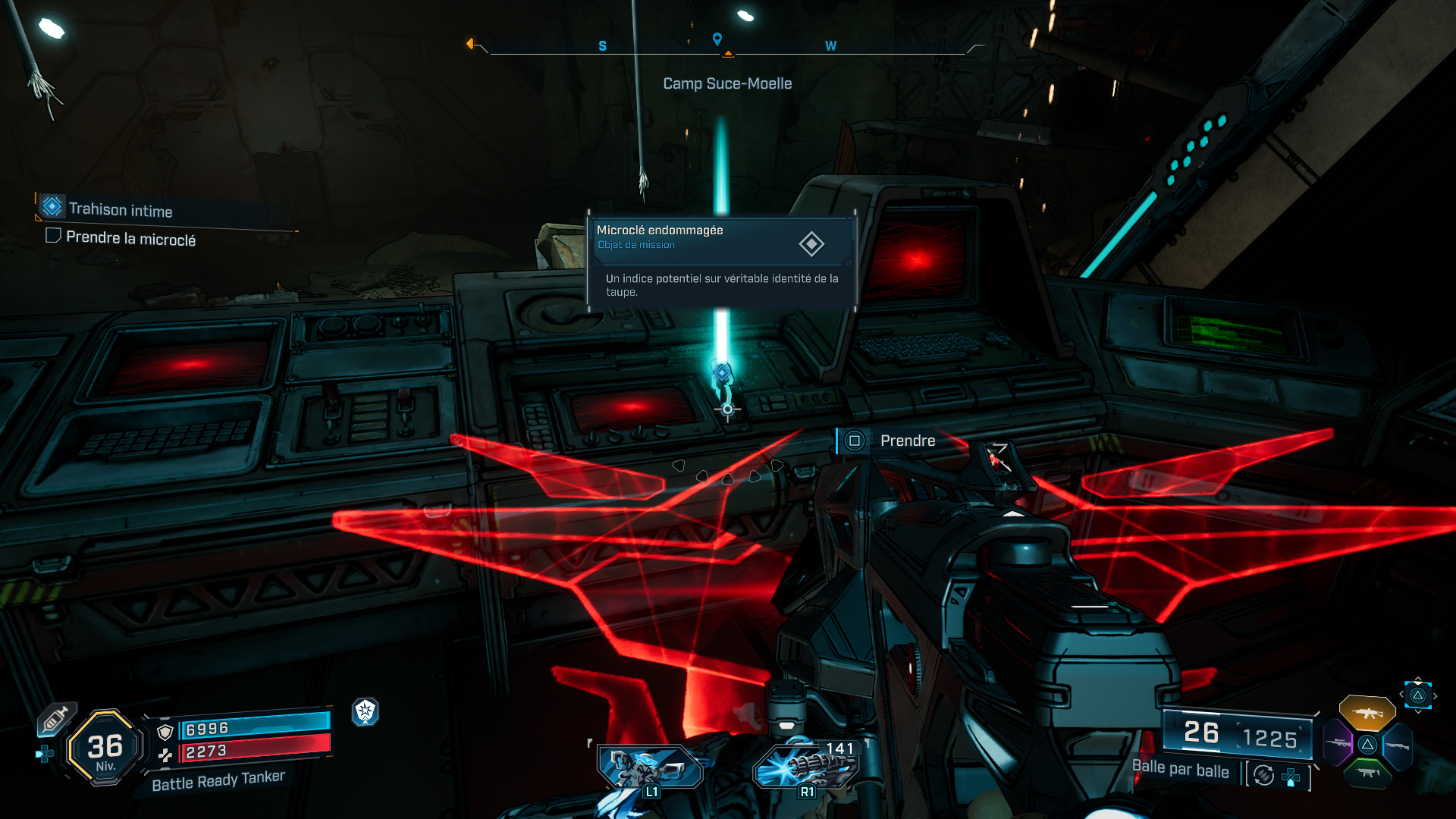Click the orange arrow at the compass edge
Viewport: 1456px width, 819px height.
pos(470,44)
